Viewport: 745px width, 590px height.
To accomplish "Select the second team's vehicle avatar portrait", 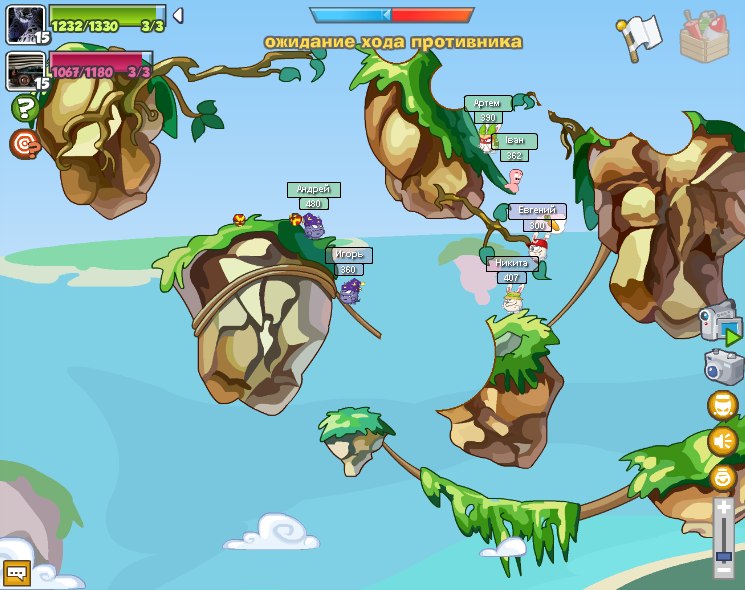I will pyautogui.click(x=25, y=71).
